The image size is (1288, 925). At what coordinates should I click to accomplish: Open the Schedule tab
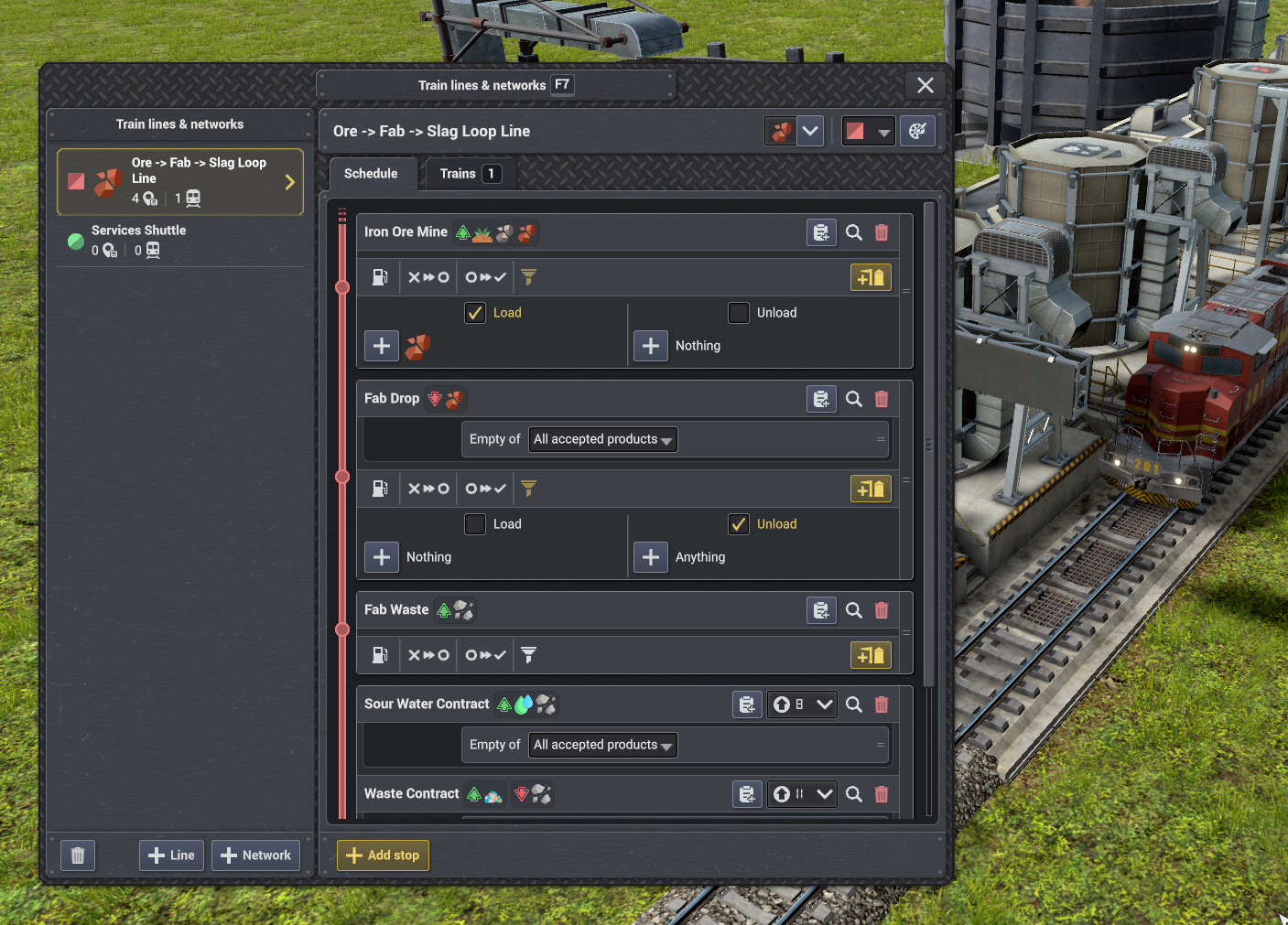click(x=371, y=174)
